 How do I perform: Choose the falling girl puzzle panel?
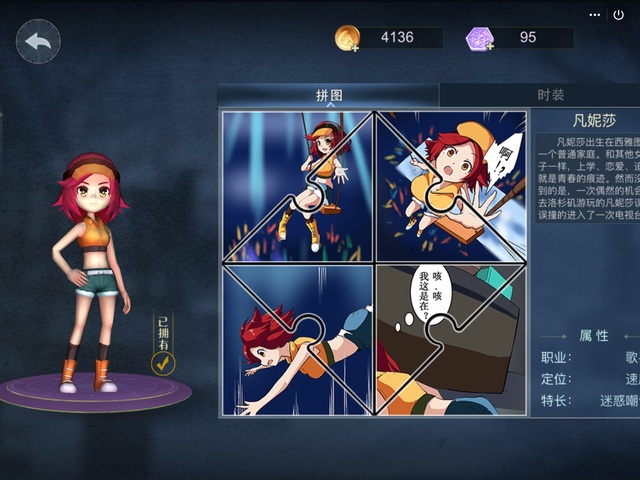click(298, 340)
